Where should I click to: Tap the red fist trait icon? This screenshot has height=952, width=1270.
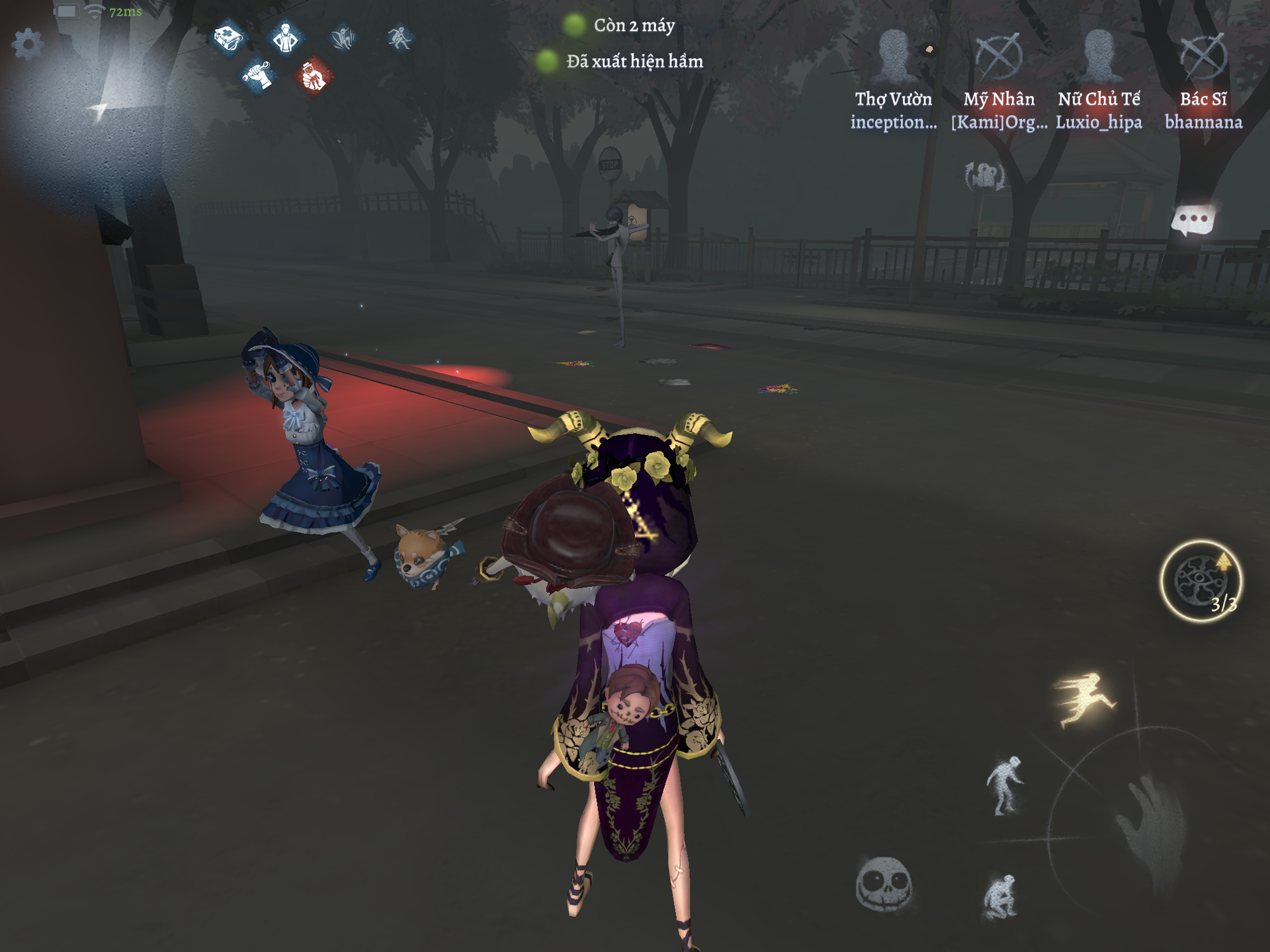pyautogui.click(x=314, y=76)
